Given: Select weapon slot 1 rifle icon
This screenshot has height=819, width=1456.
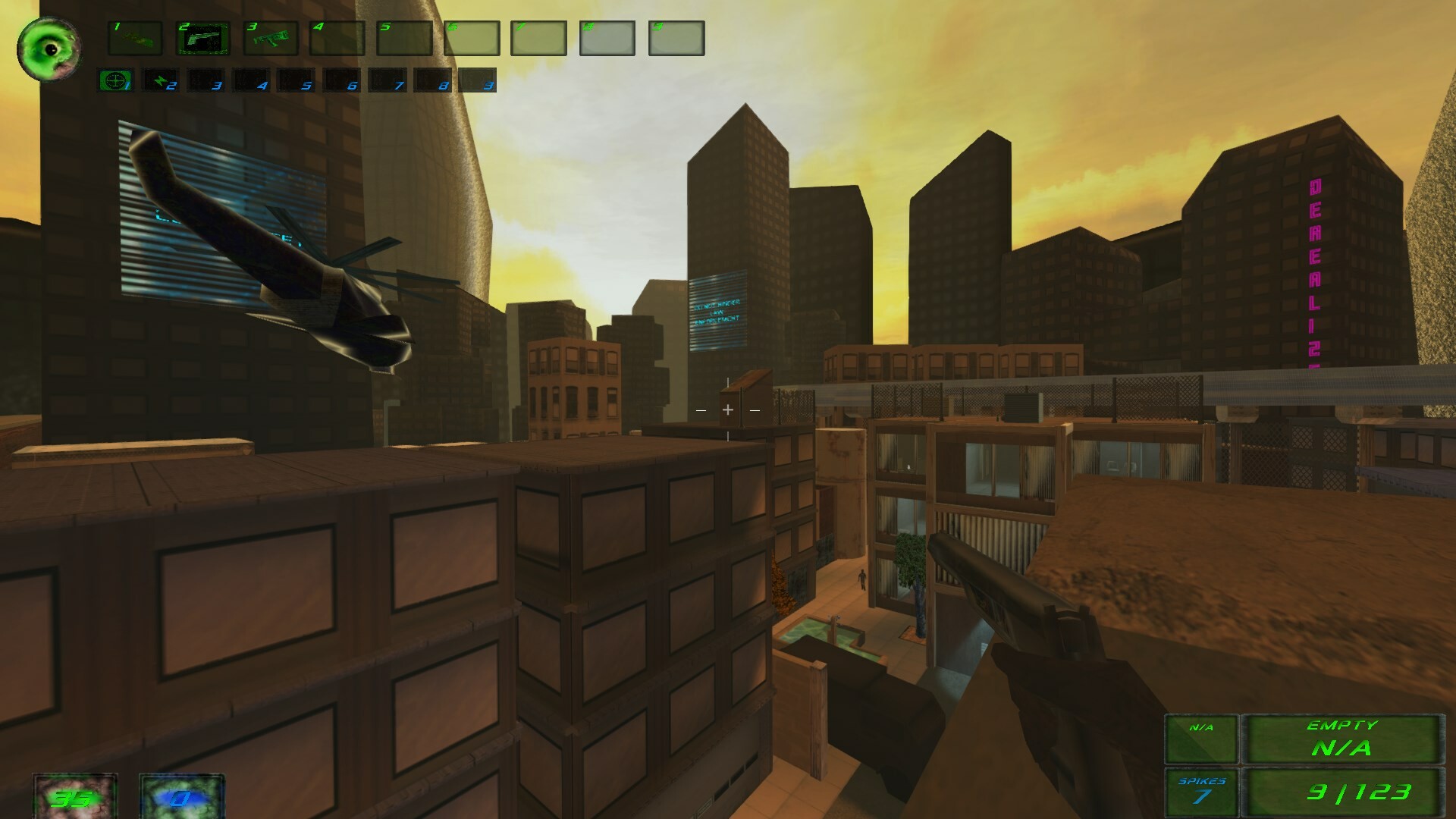Looking at the screenshot, I should [x=135, y=39].
